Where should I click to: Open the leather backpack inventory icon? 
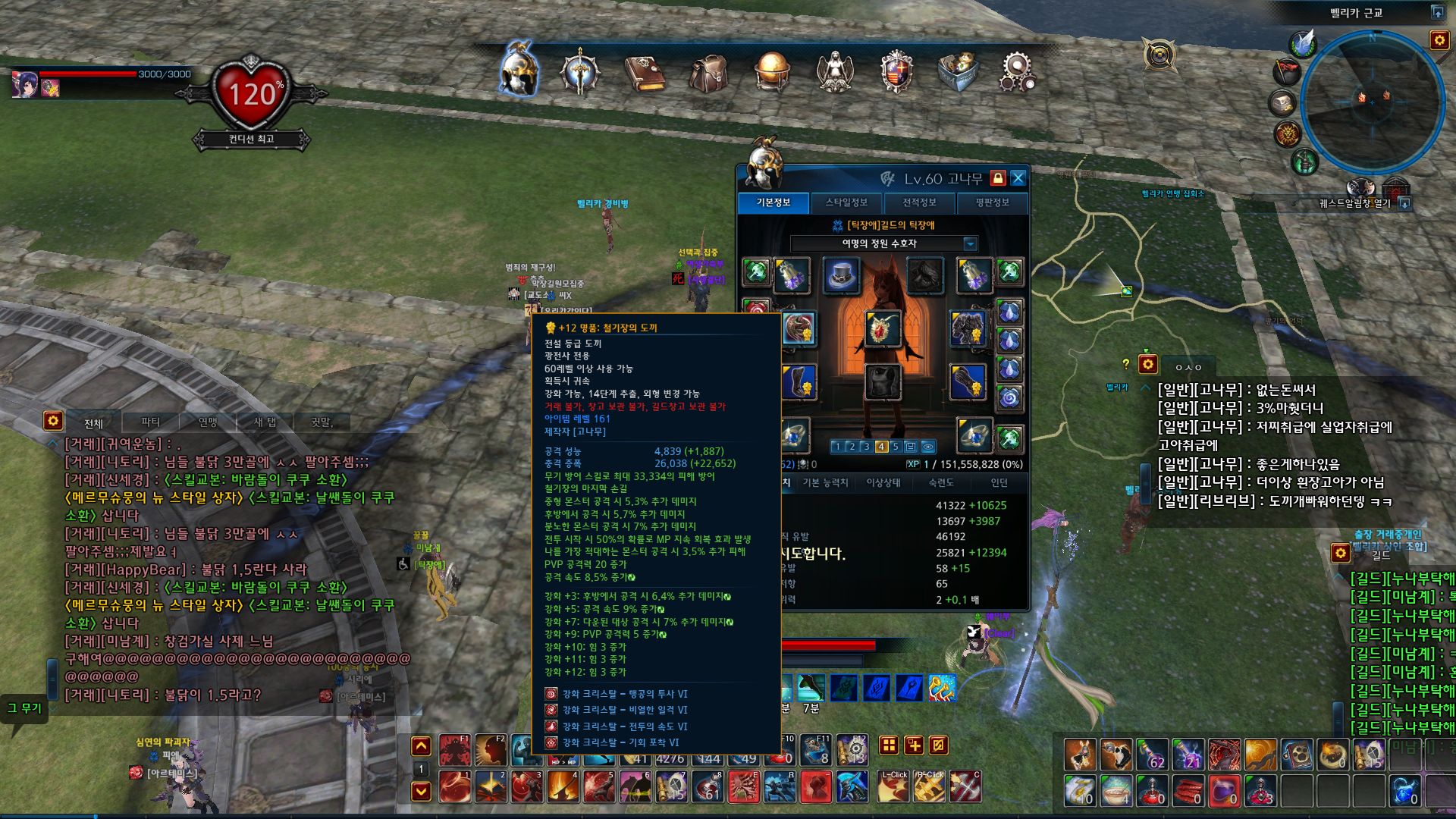[x=709, y=74]
